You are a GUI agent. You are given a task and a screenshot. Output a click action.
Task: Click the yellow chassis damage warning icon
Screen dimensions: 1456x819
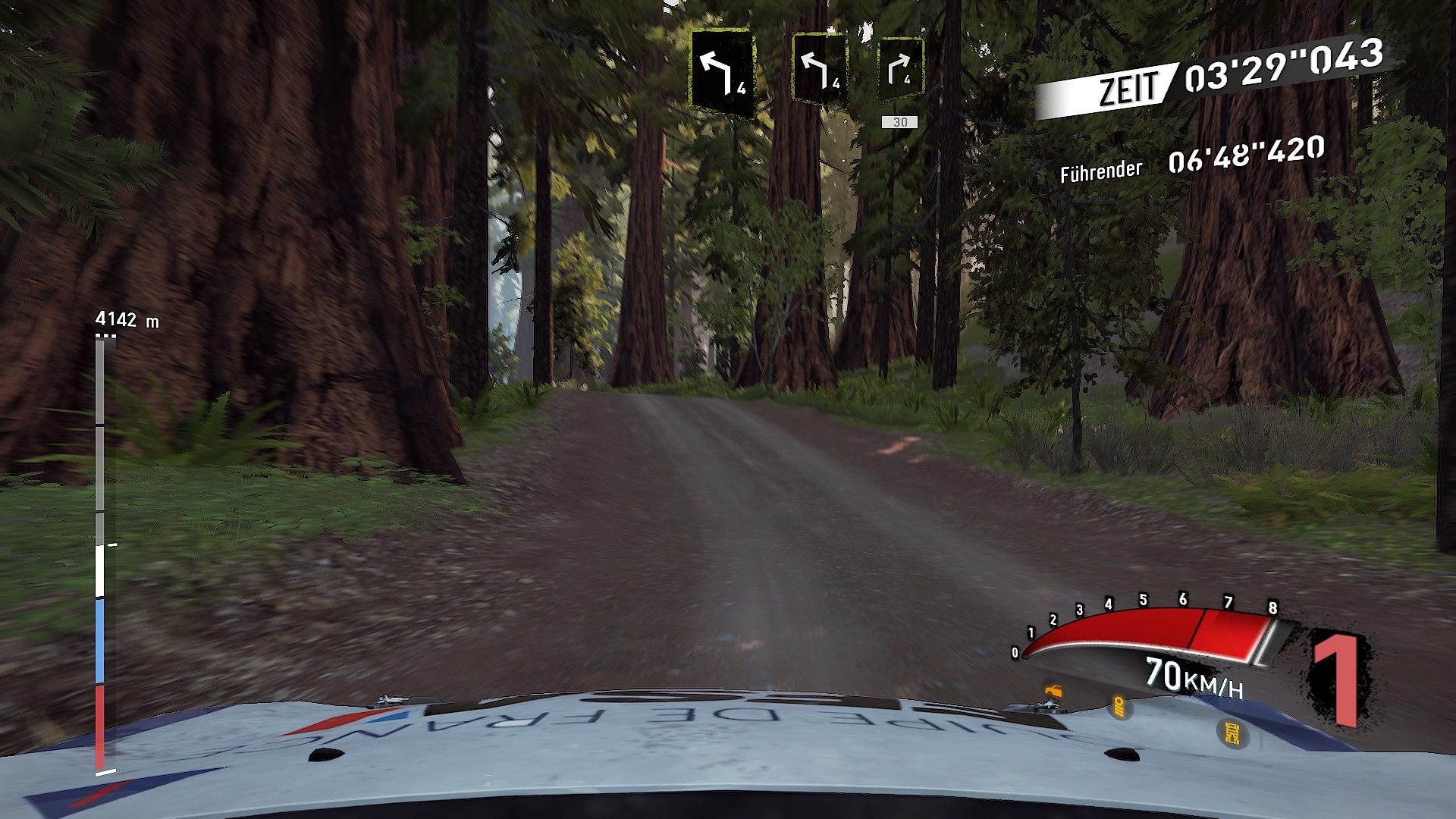tap(1232, 732)
